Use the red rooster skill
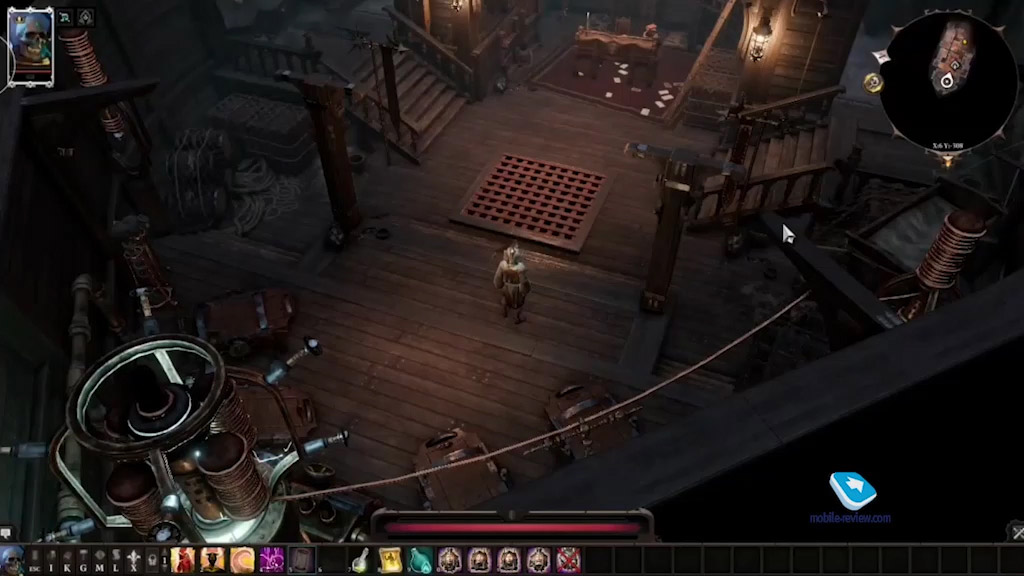The width and height of the screenshot is (1024, 576). point(182,560)
